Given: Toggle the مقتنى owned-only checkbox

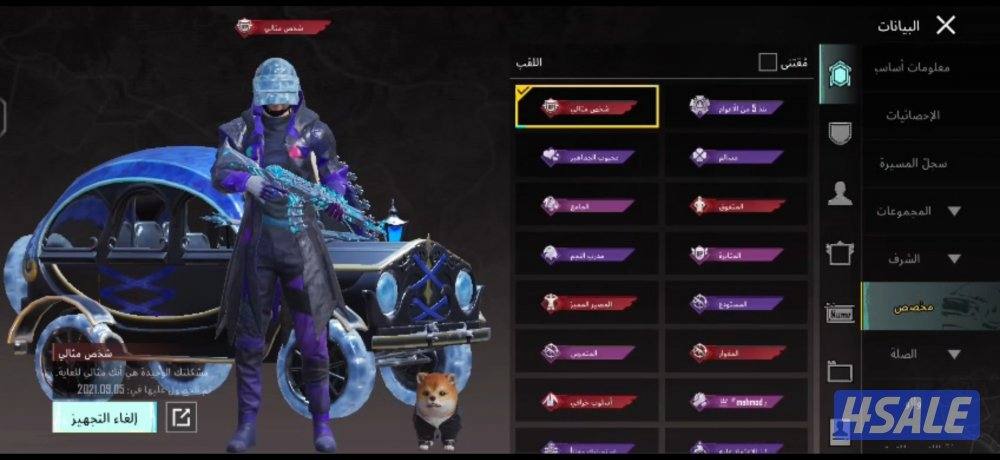Looking at the screenshot, I should tap(767, 63).
